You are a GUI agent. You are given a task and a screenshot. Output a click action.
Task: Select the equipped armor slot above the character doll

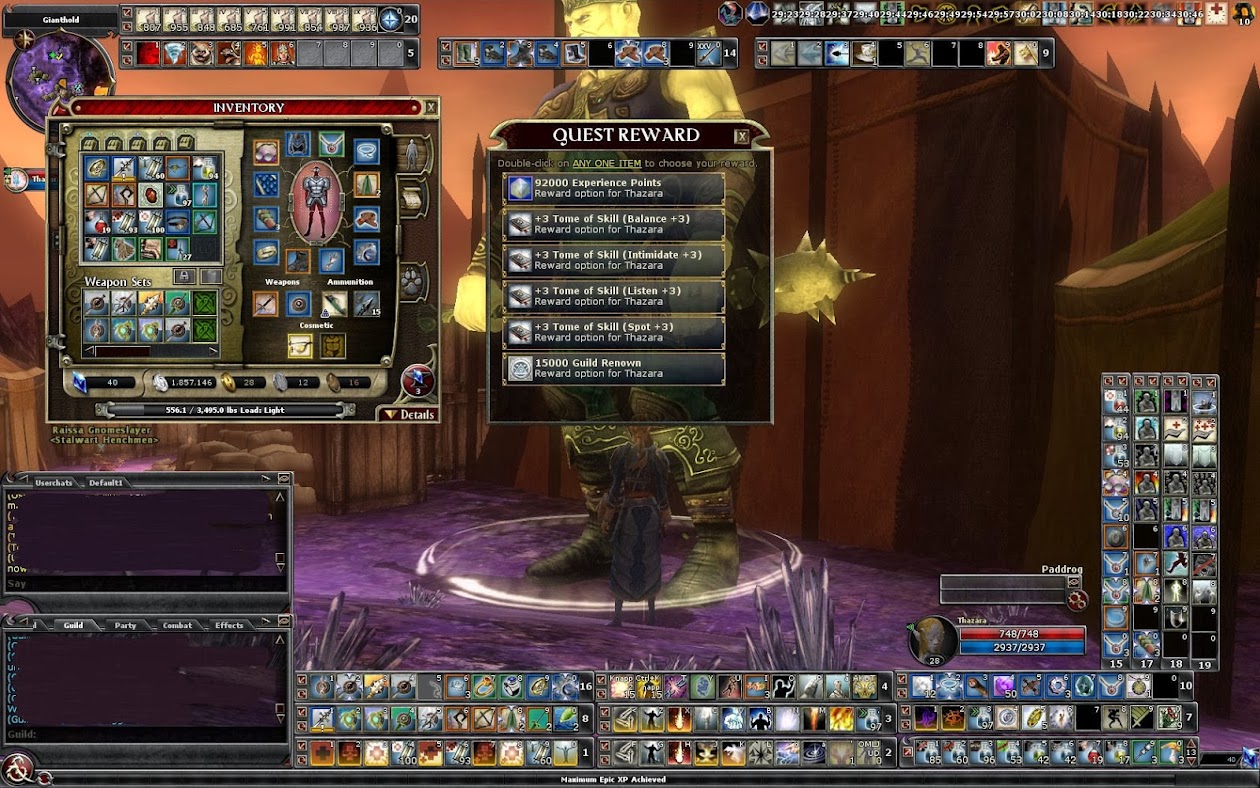(x=298, y=145)
